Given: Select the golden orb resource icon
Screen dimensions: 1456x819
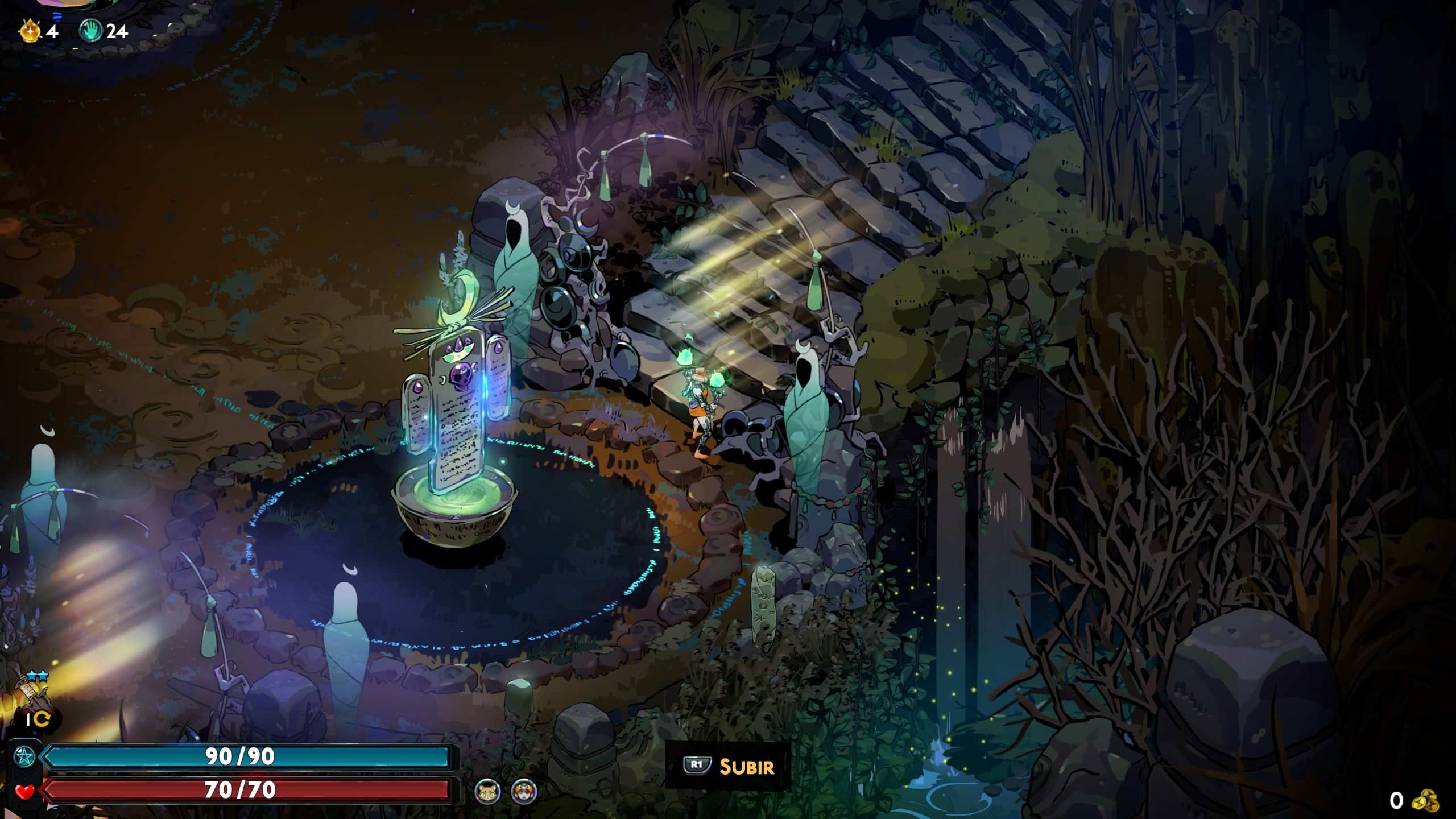Looking at the screenshot, I should pyautogui.click(x=30, y=31).
